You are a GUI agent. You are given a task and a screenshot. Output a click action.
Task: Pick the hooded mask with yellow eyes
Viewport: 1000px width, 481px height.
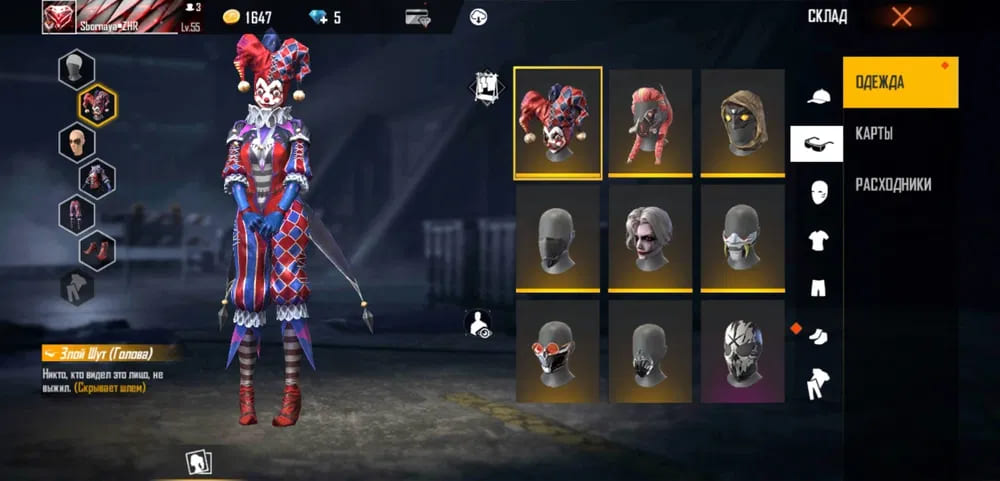click(x=741, y=123)
